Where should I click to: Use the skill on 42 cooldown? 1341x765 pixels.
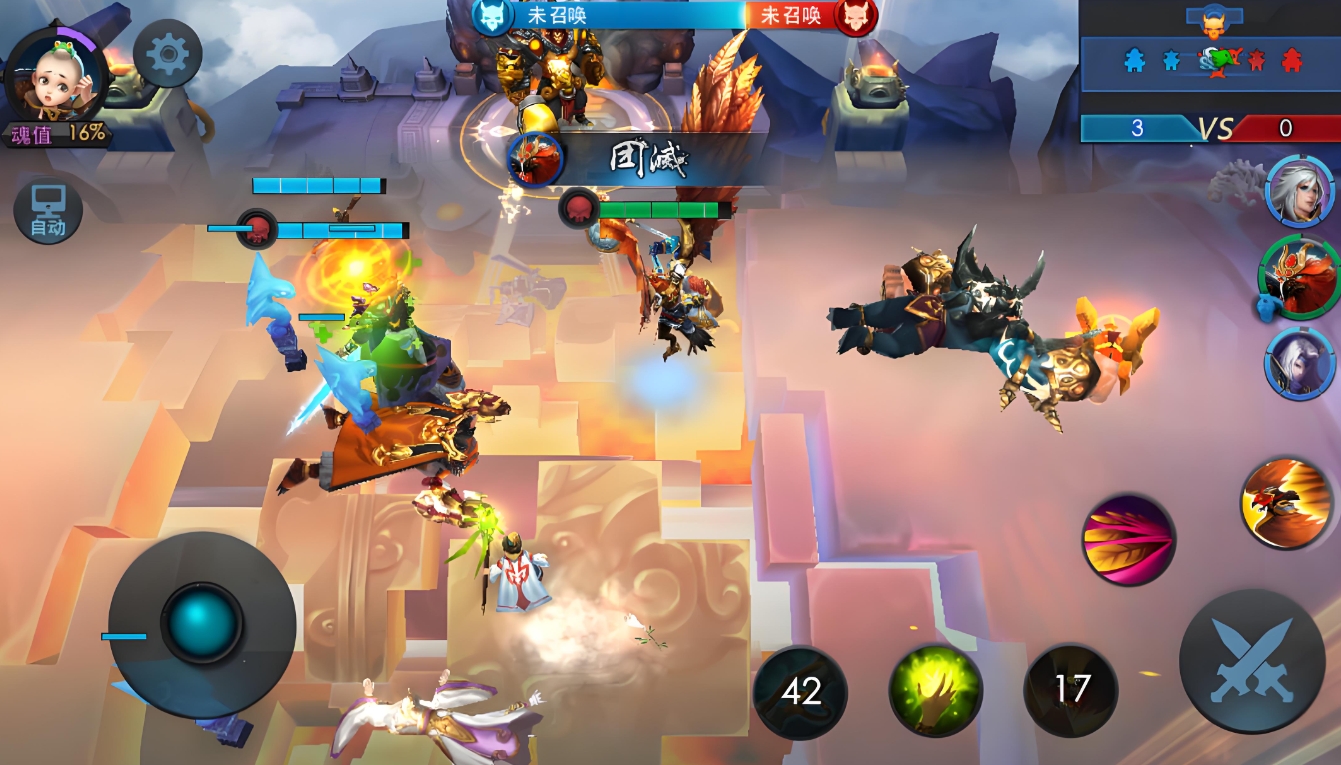[x=800, y=691]
